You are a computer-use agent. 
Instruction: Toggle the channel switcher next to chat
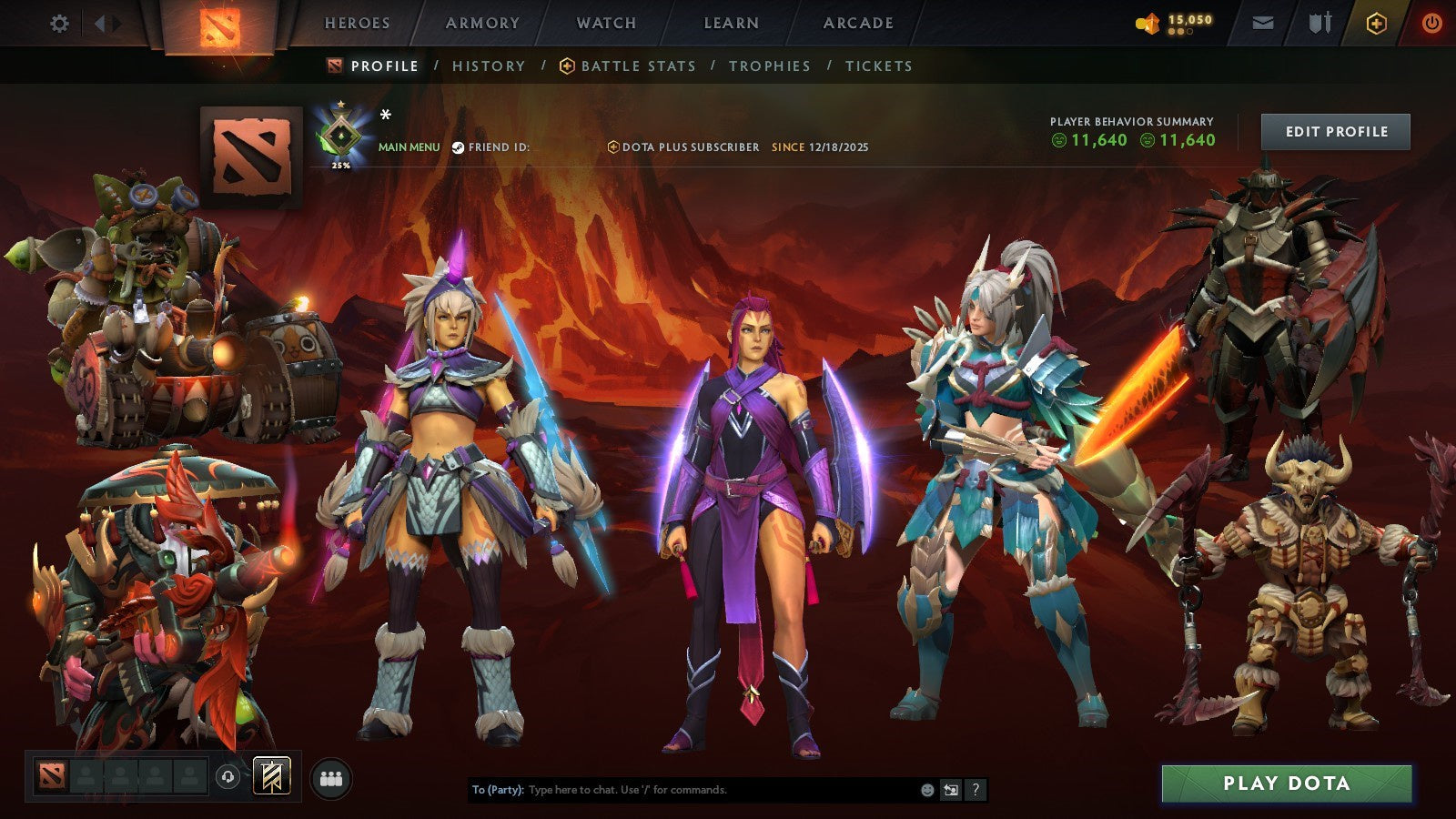(x=949, y=791)
